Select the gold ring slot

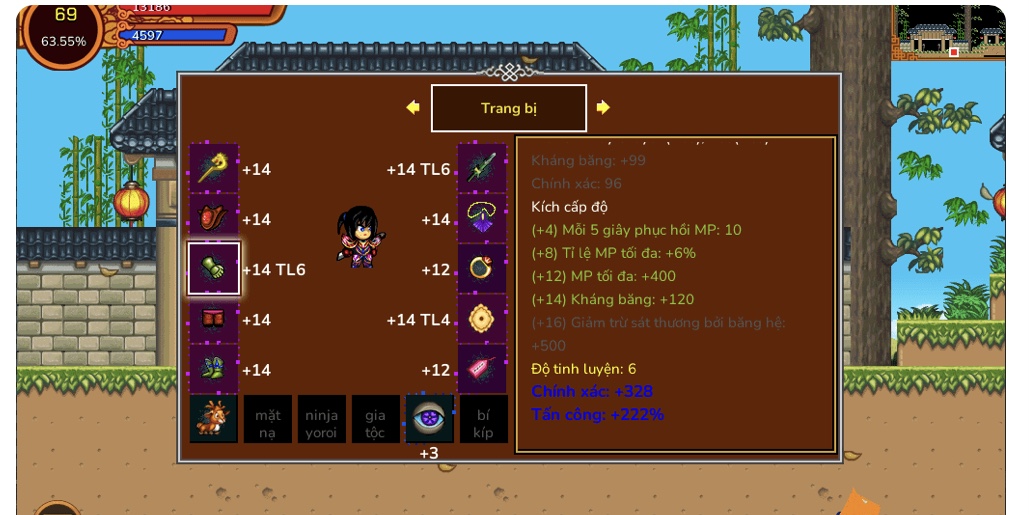pos(482,269)
